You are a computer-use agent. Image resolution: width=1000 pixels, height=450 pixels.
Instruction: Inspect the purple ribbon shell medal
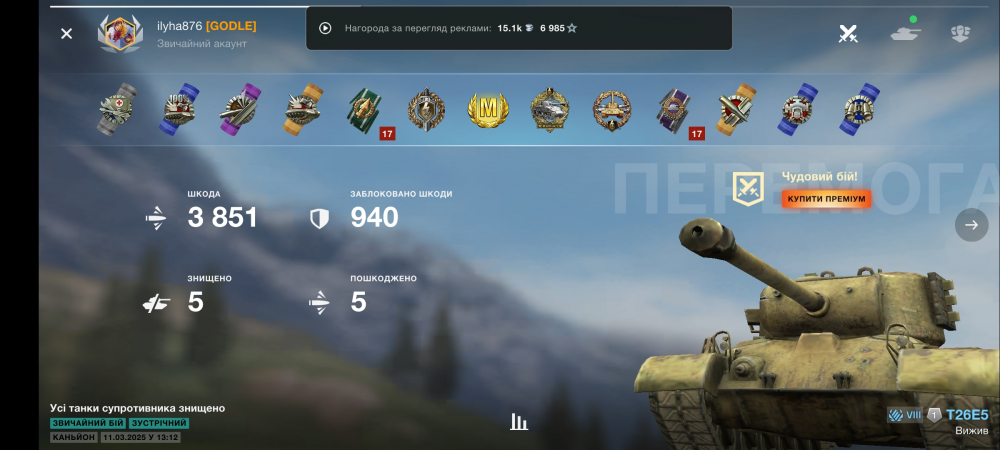240,108
